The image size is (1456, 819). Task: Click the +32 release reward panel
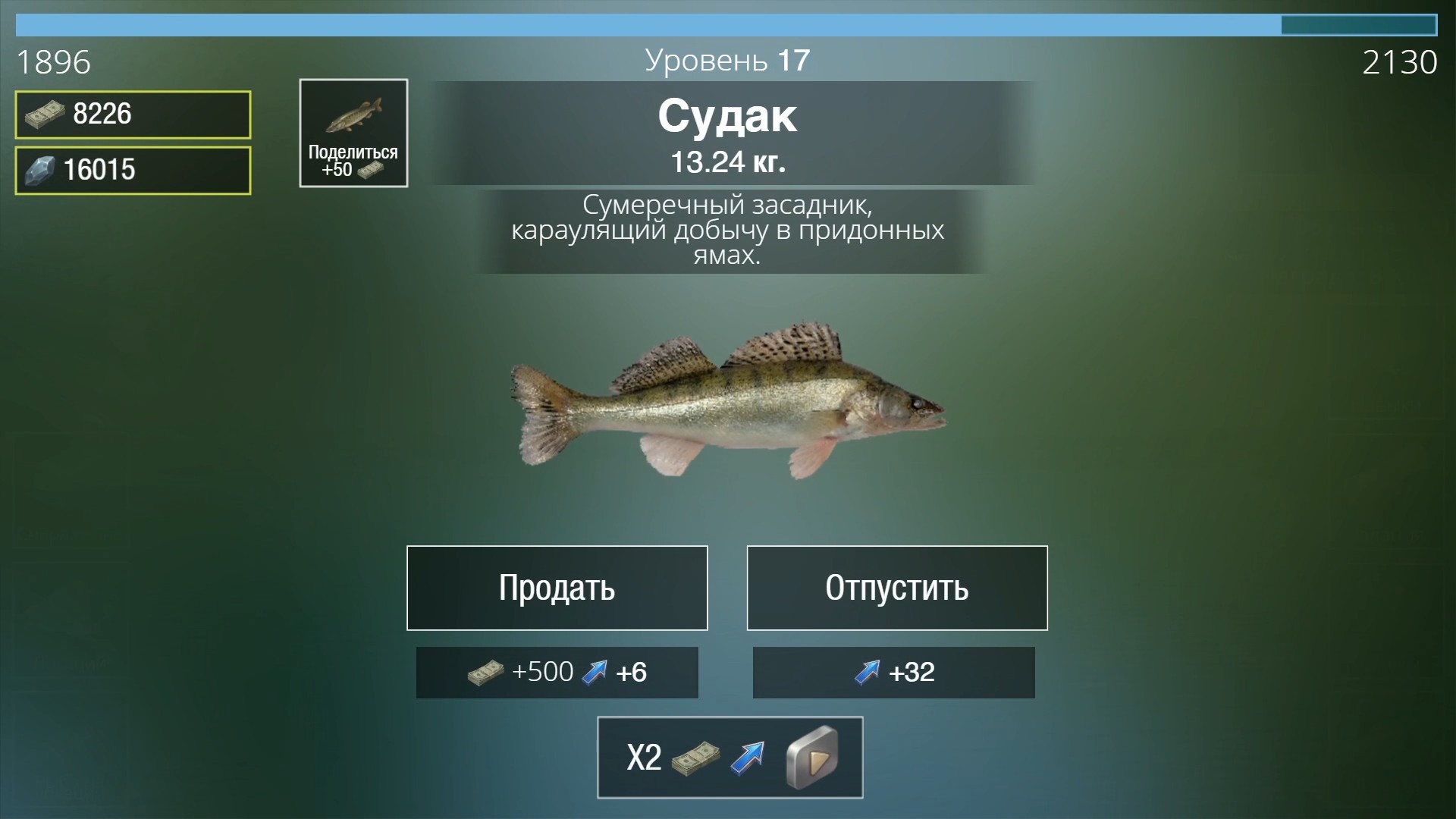(x=893, y=672)
